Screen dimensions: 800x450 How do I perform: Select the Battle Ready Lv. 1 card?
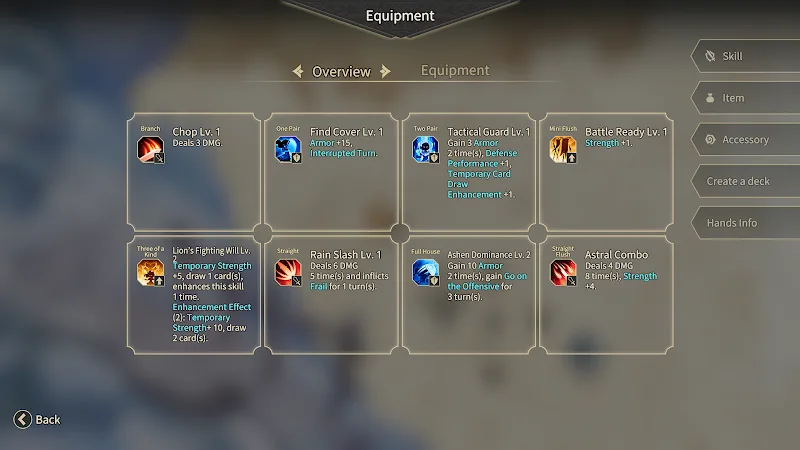coord(606,172)
